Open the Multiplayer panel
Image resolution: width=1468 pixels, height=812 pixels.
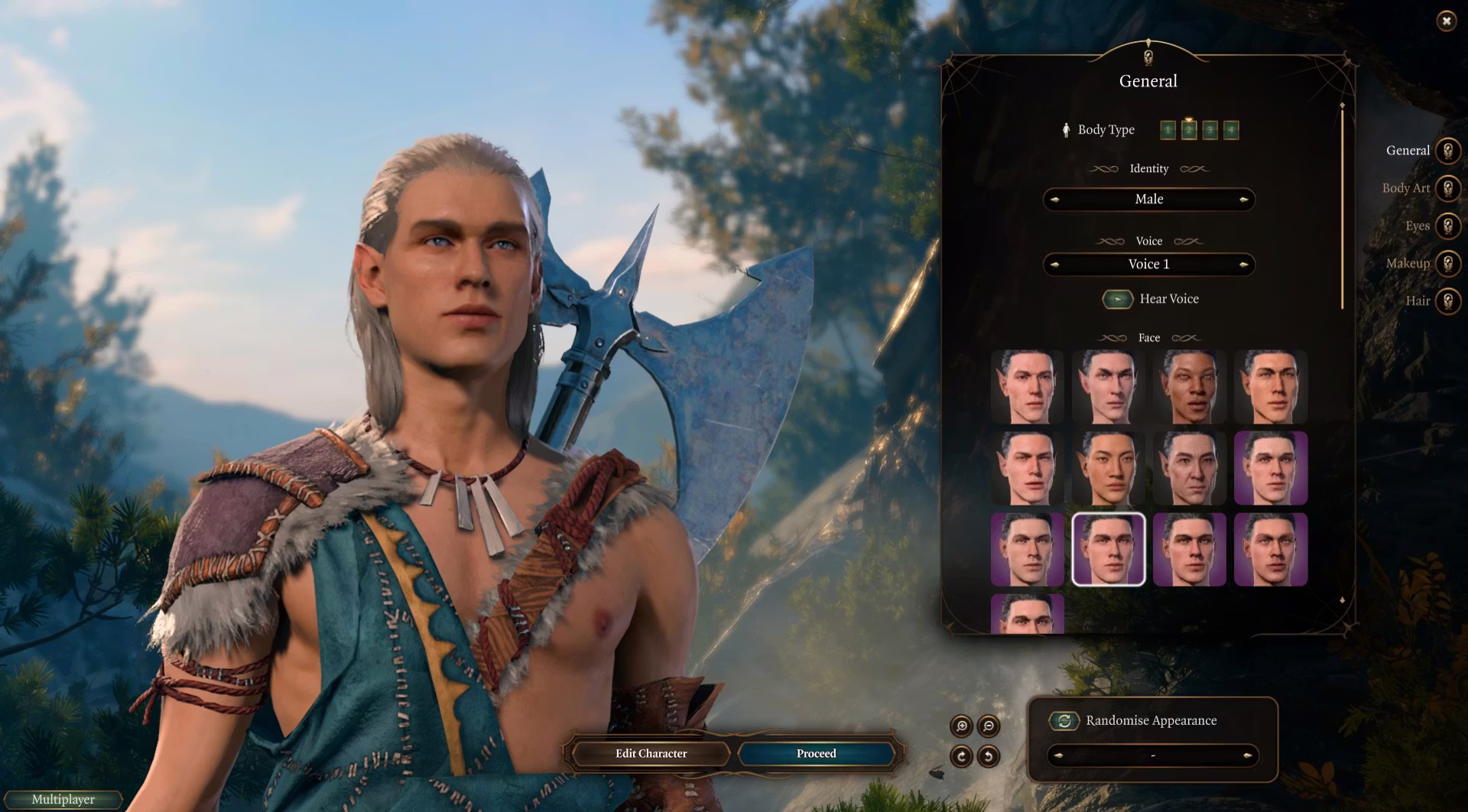[63, 799]
